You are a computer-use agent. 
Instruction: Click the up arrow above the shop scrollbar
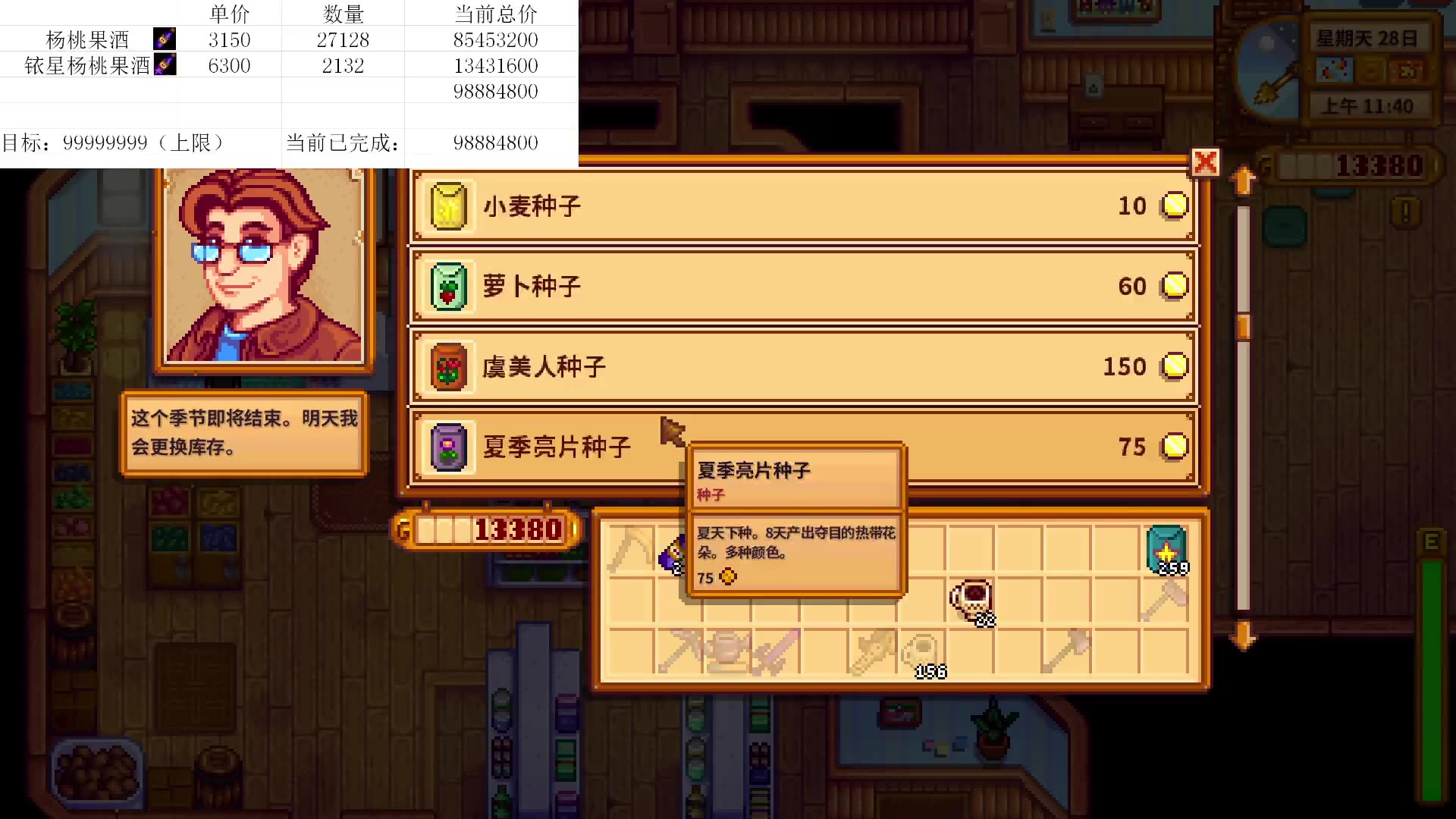tap(1241, 179)
